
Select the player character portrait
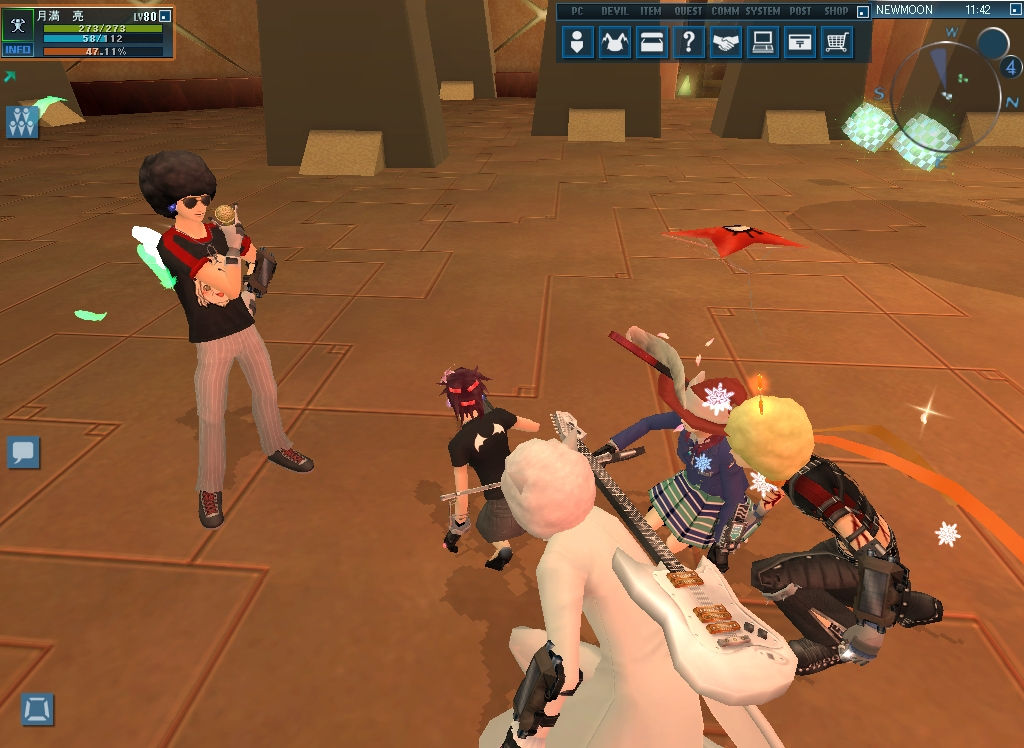pyautogui.click(x=18, y=26)
